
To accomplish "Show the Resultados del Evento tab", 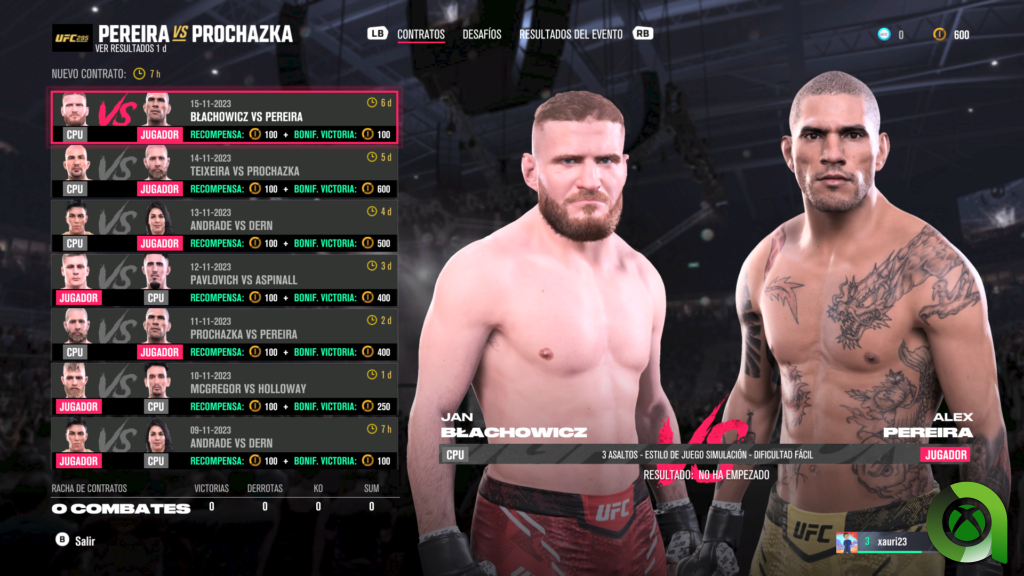I will tap(570, 34).
